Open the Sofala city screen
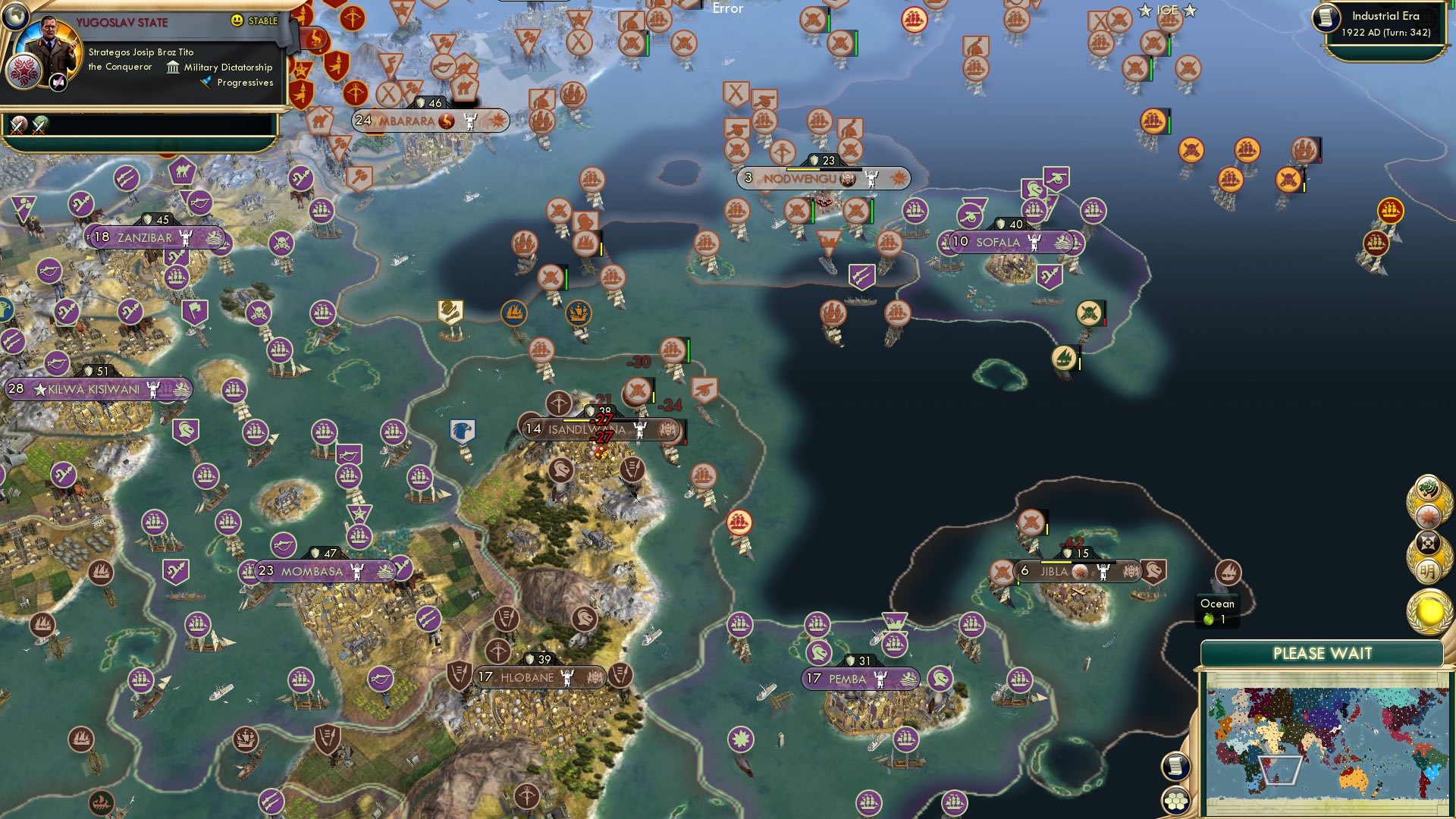Viewport: 1456px width, 819px height. [999, 243]
